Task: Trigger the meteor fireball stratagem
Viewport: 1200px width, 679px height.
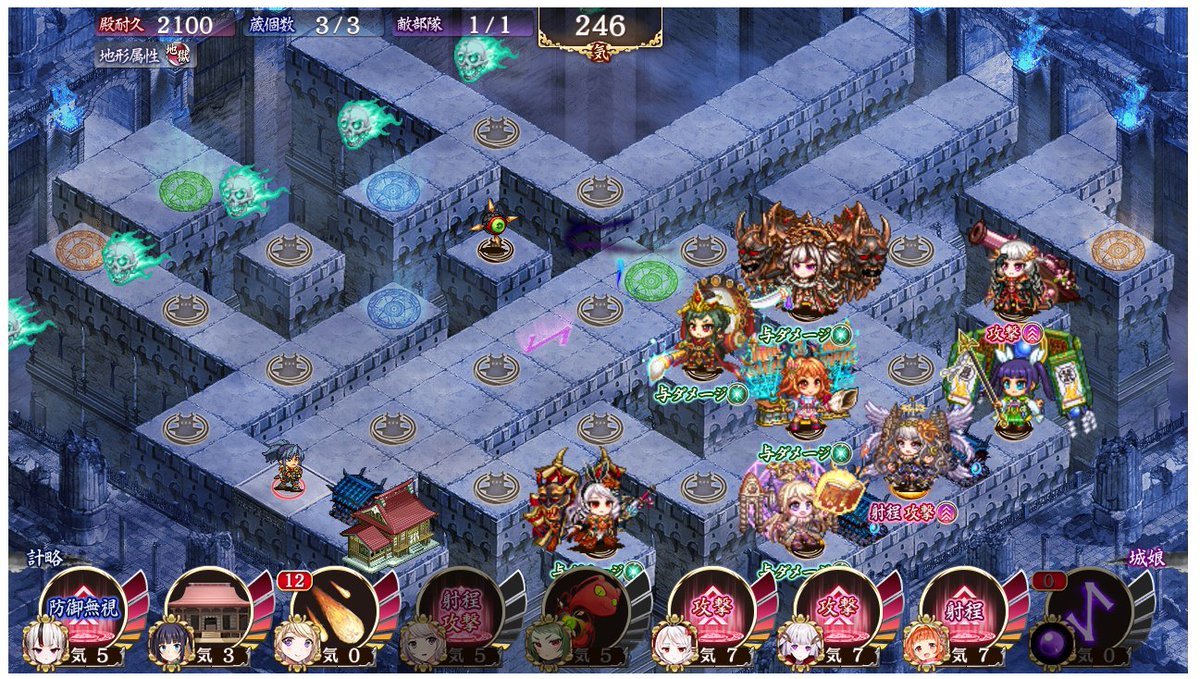Action: coord(335,608)
